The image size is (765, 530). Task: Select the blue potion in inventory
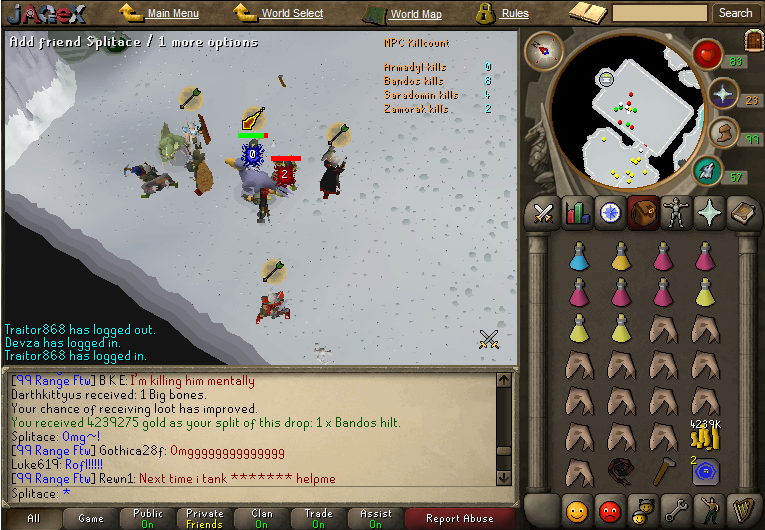point(578,257)
